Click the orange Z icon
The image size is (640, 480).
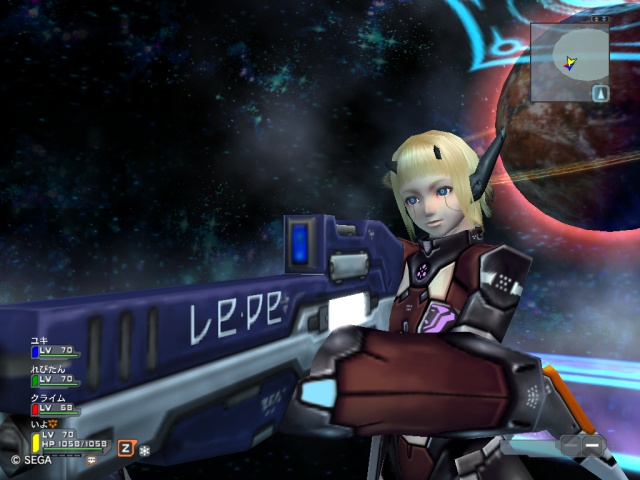[126, 448]
